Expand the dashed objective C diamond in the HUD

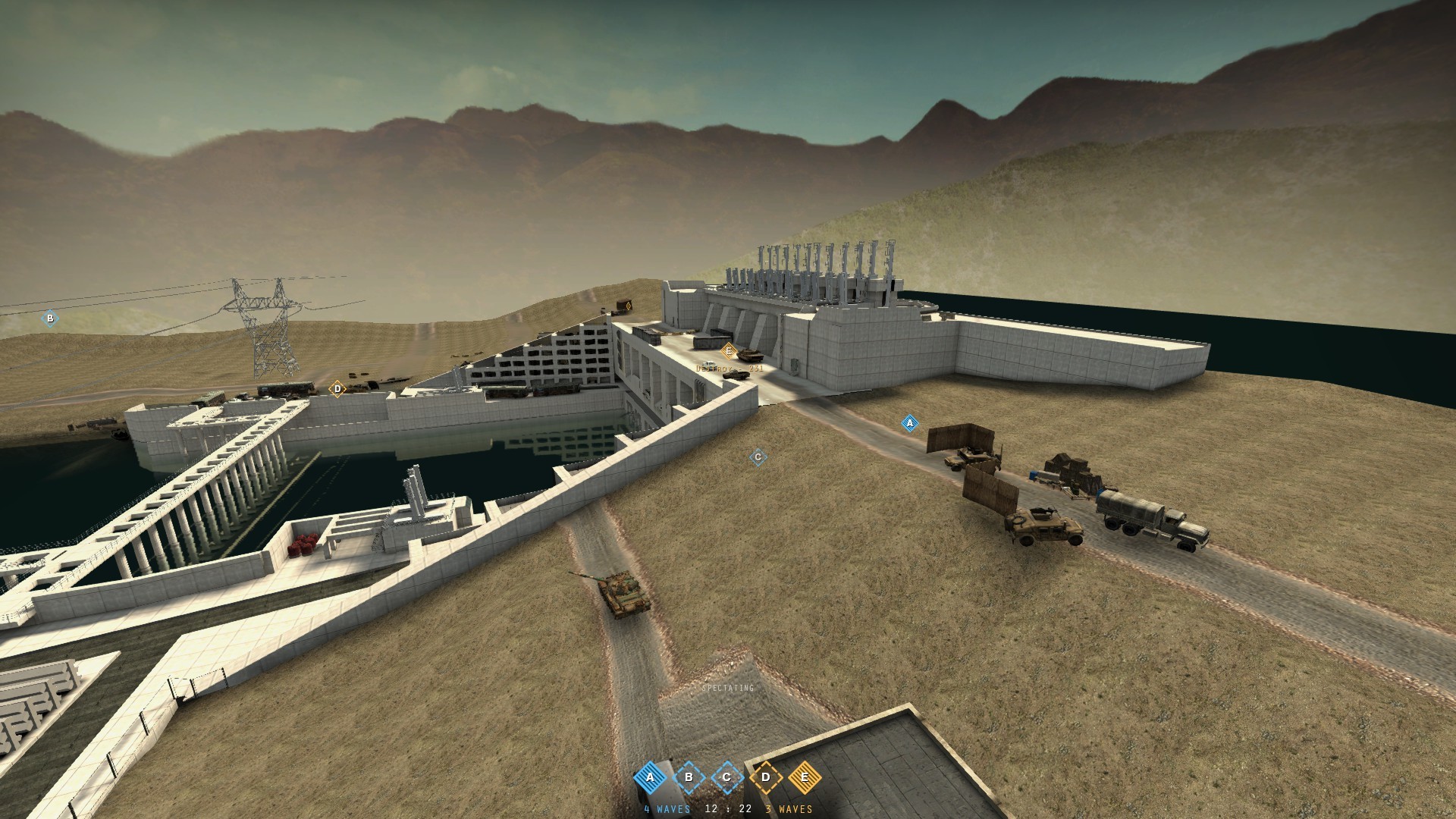[727, 777]
